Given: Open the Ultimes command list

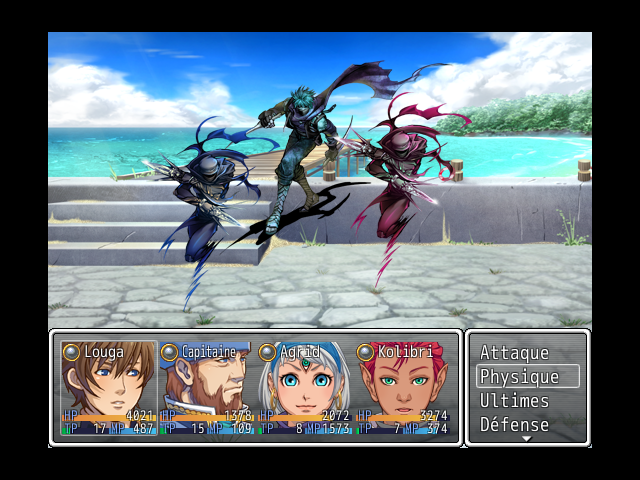Looking at the screenshot, I should coord(514,401).
